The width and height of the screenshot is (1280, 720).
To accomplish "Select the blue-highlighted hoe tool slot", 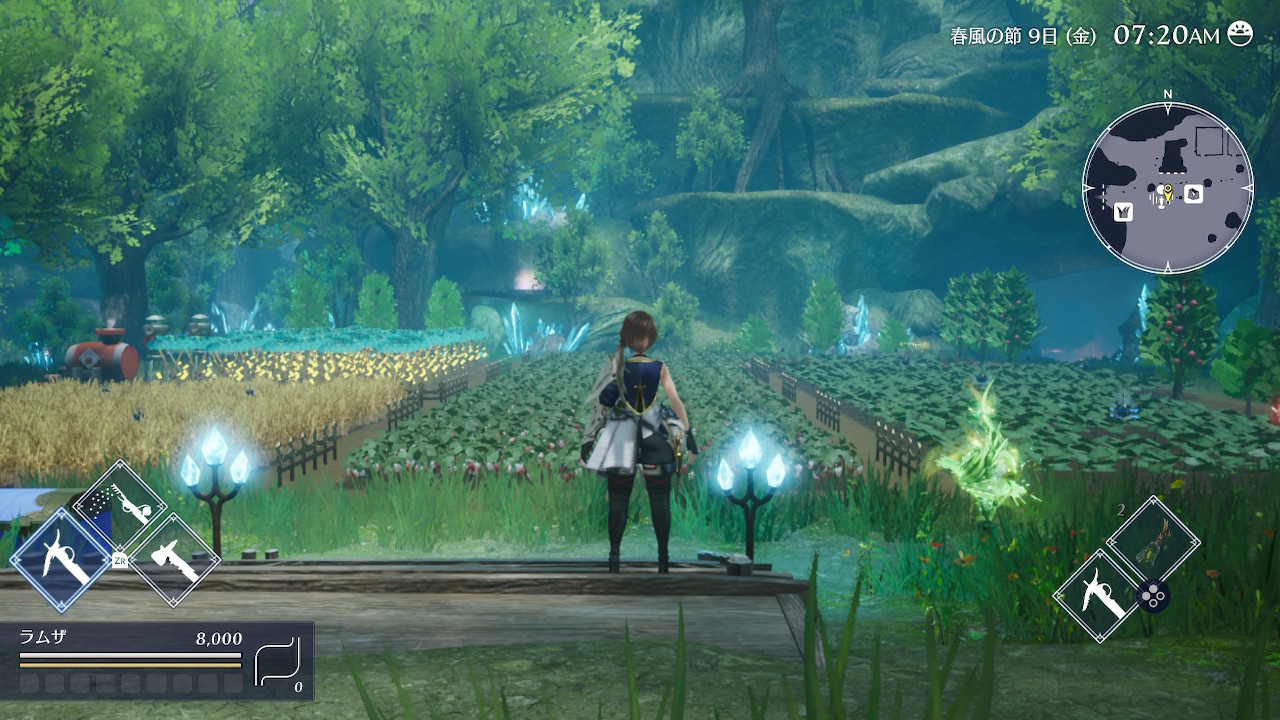I will (59, 559).
